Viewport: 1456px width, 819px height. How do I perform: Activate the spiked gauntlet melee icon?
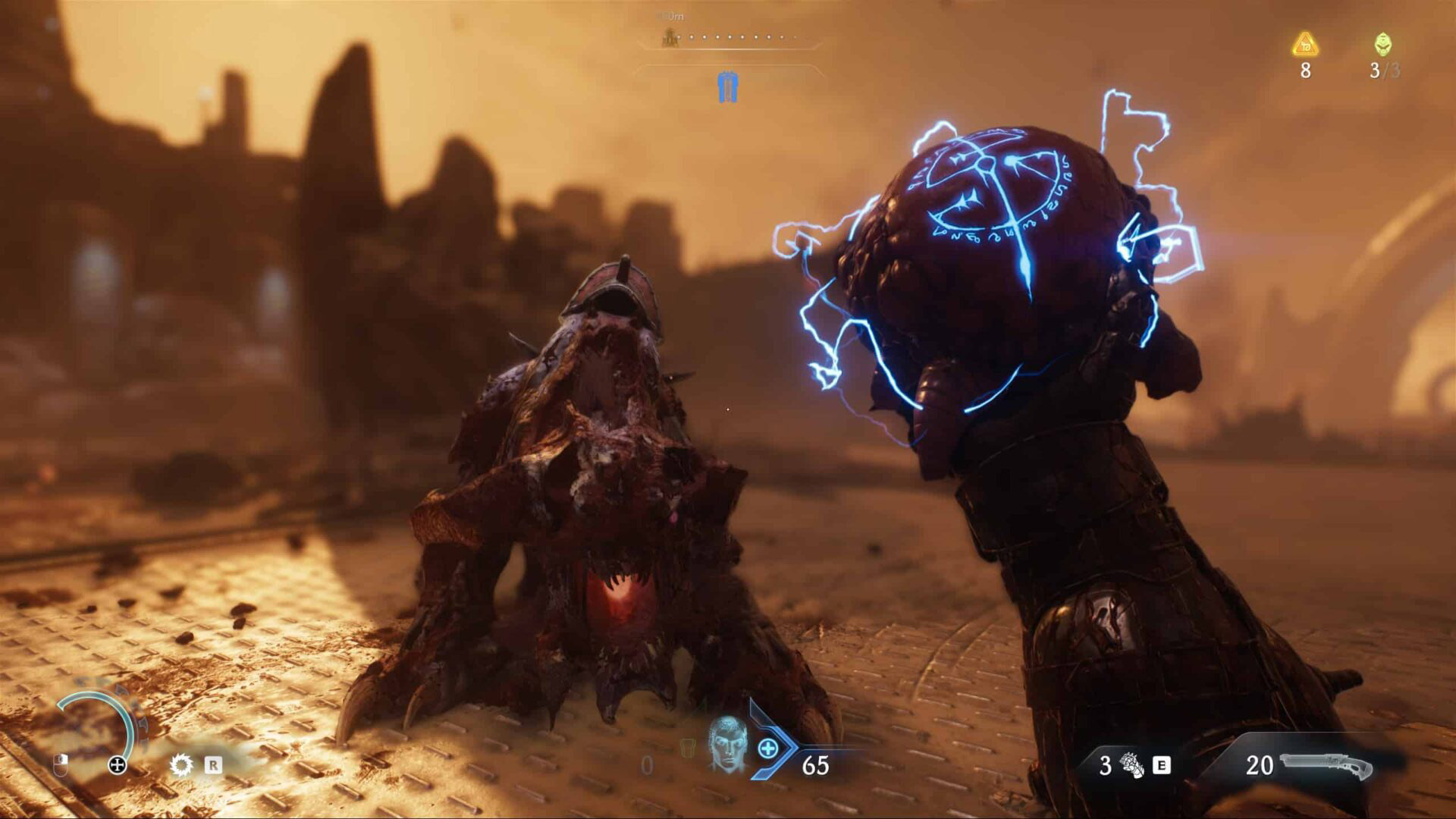coord(1132,765)
